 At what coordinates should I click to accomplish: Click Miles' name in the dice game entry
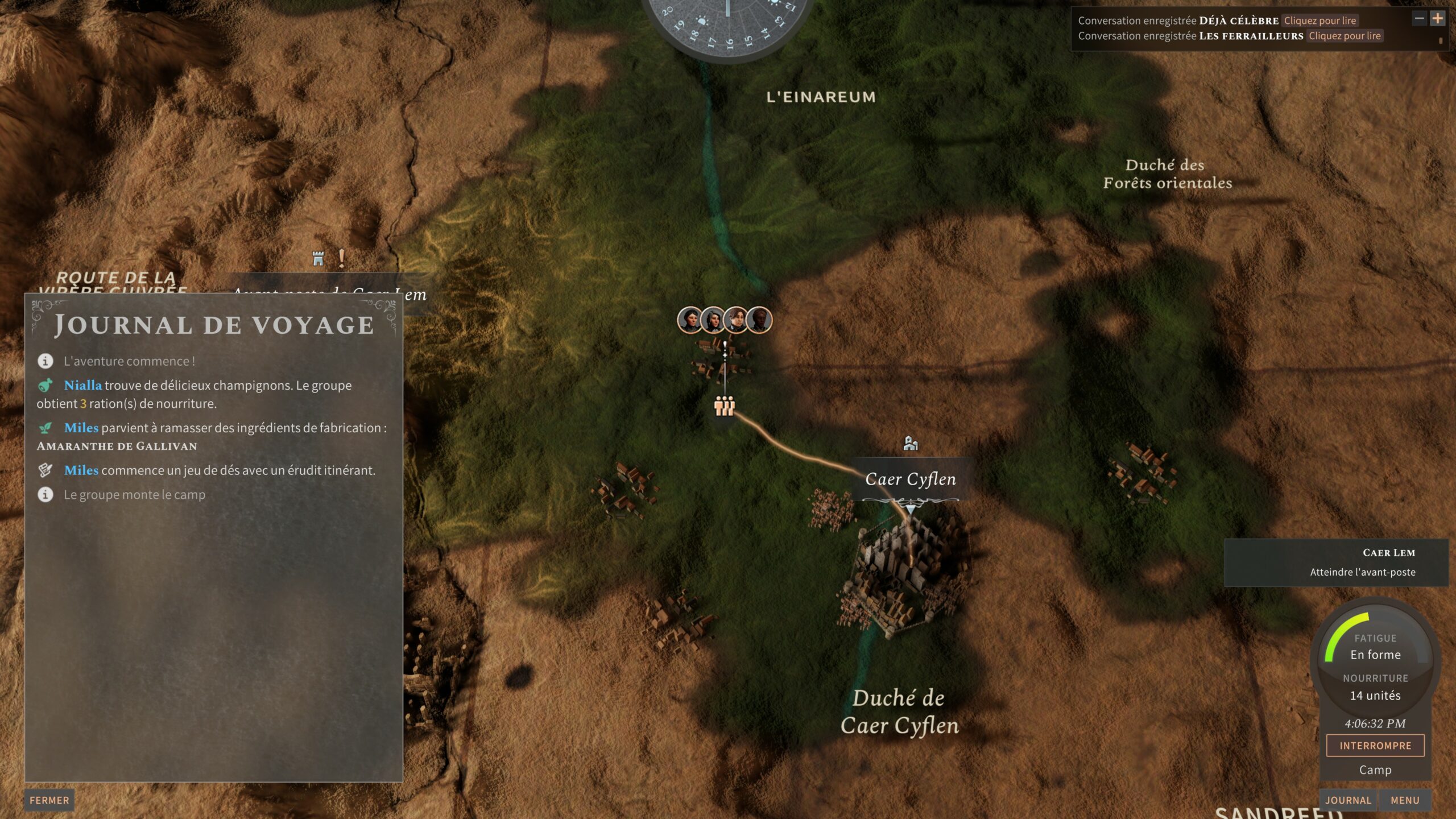pos(81,470)
